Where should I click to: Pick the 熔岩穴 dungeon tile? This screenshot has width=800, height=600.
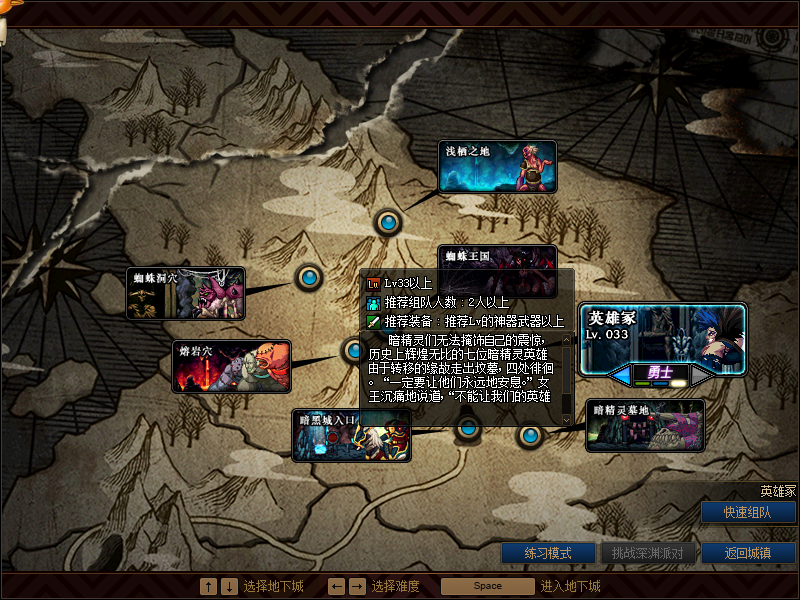coord(231,367)
